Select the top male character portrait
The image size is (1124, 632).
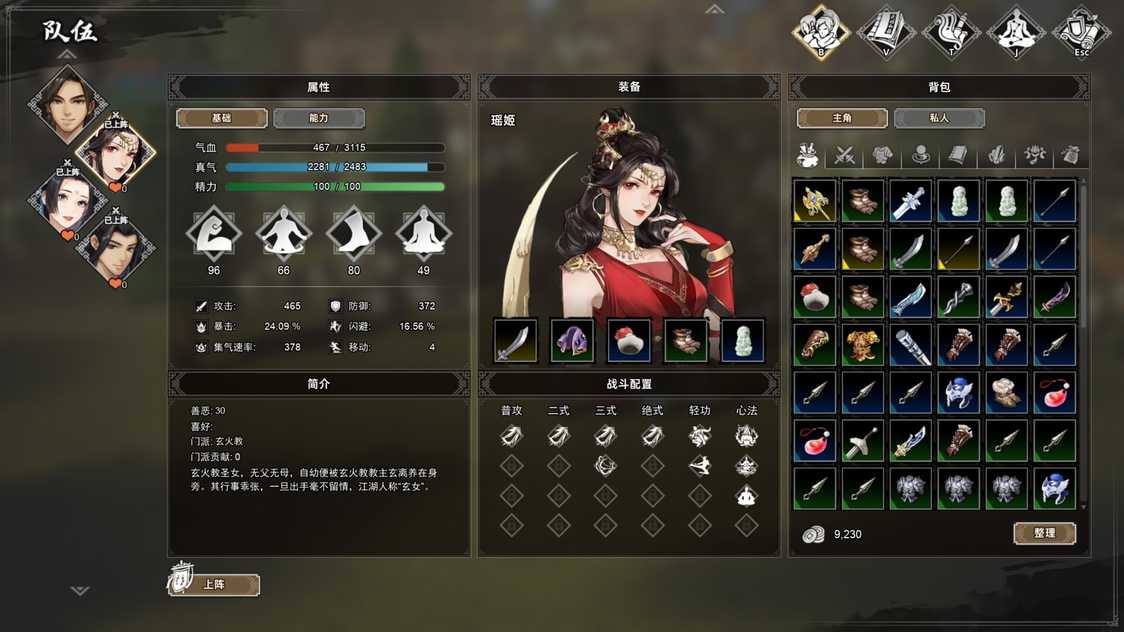[67, 103]
